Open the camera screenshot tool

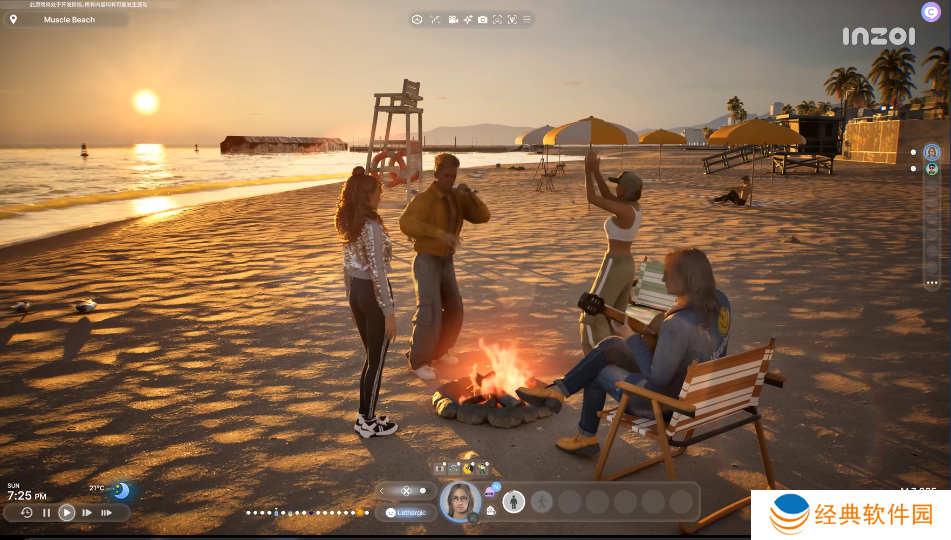pos(482,19)
